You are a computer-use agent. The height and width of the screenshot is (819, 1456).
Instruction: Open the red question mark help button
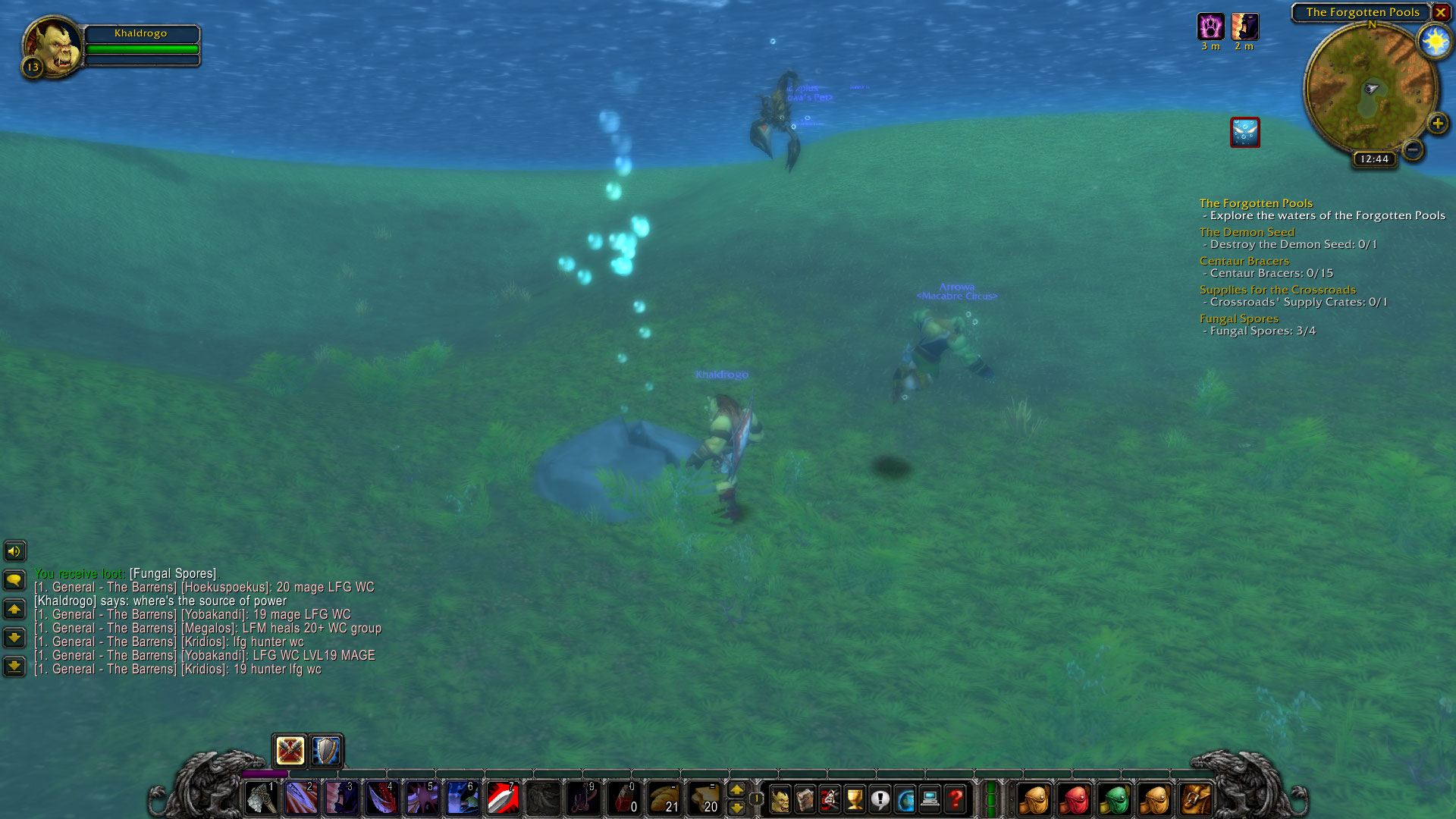tap(955, 799)
